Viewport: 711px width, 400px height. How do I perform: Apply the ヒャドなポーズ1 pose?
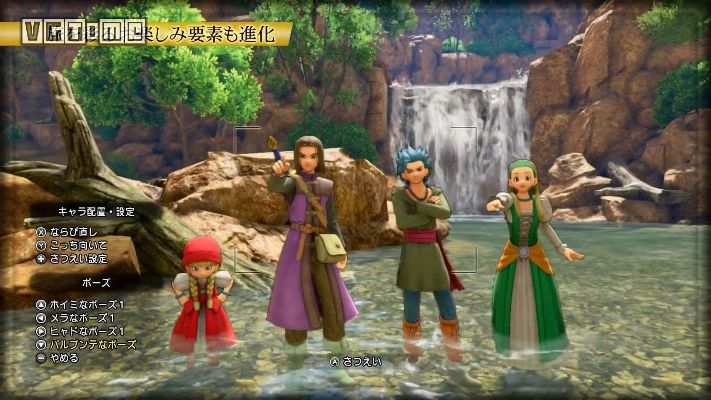(87, 330)
